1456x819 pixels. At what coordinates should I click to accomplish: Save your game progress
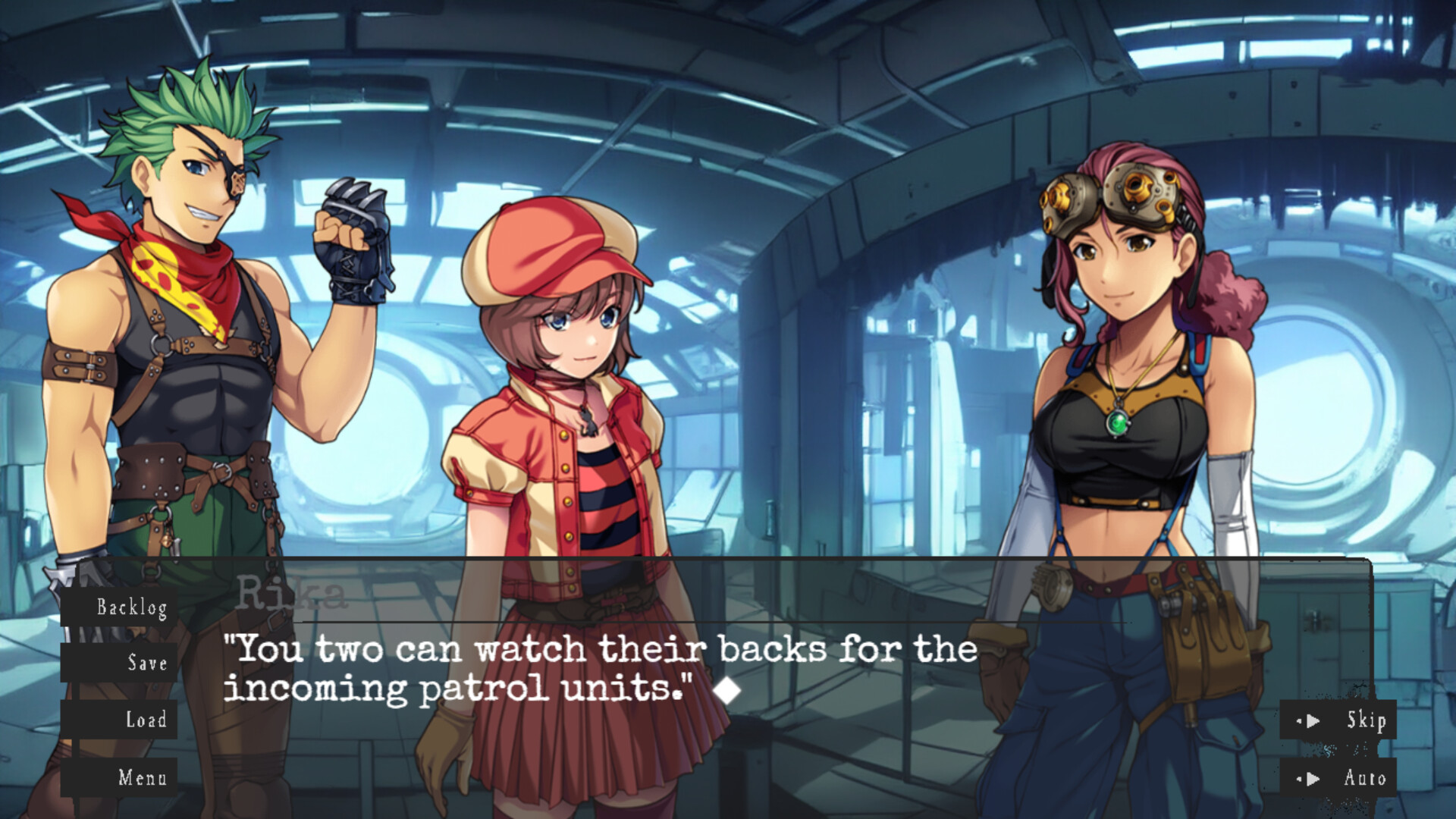click(147, 664)
